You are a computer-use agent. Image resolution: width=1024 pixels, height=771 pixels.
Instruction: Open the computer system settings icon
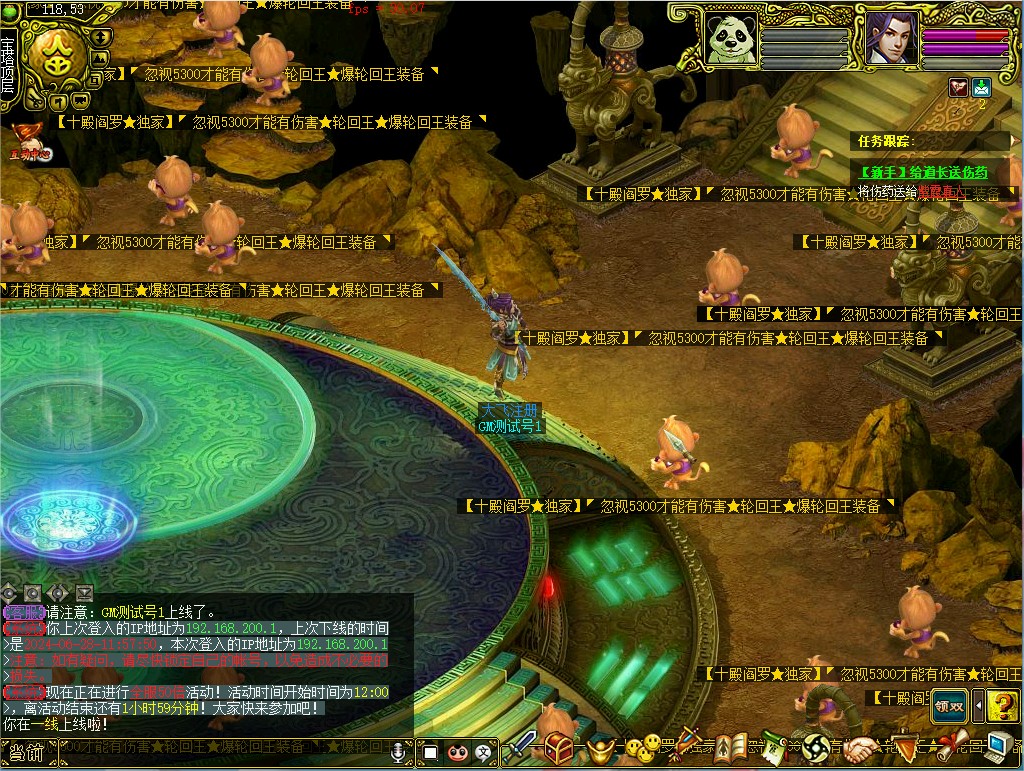[1000, 747]
